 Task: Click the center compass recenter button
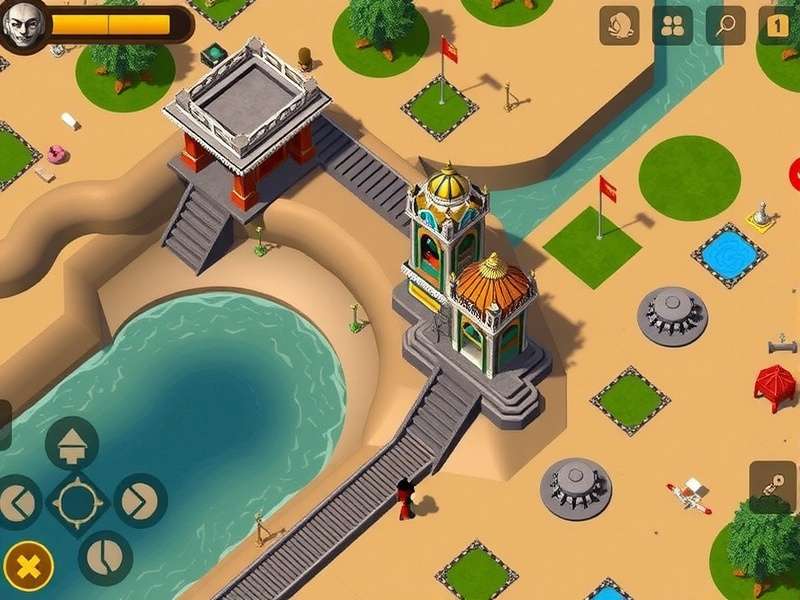77,501
